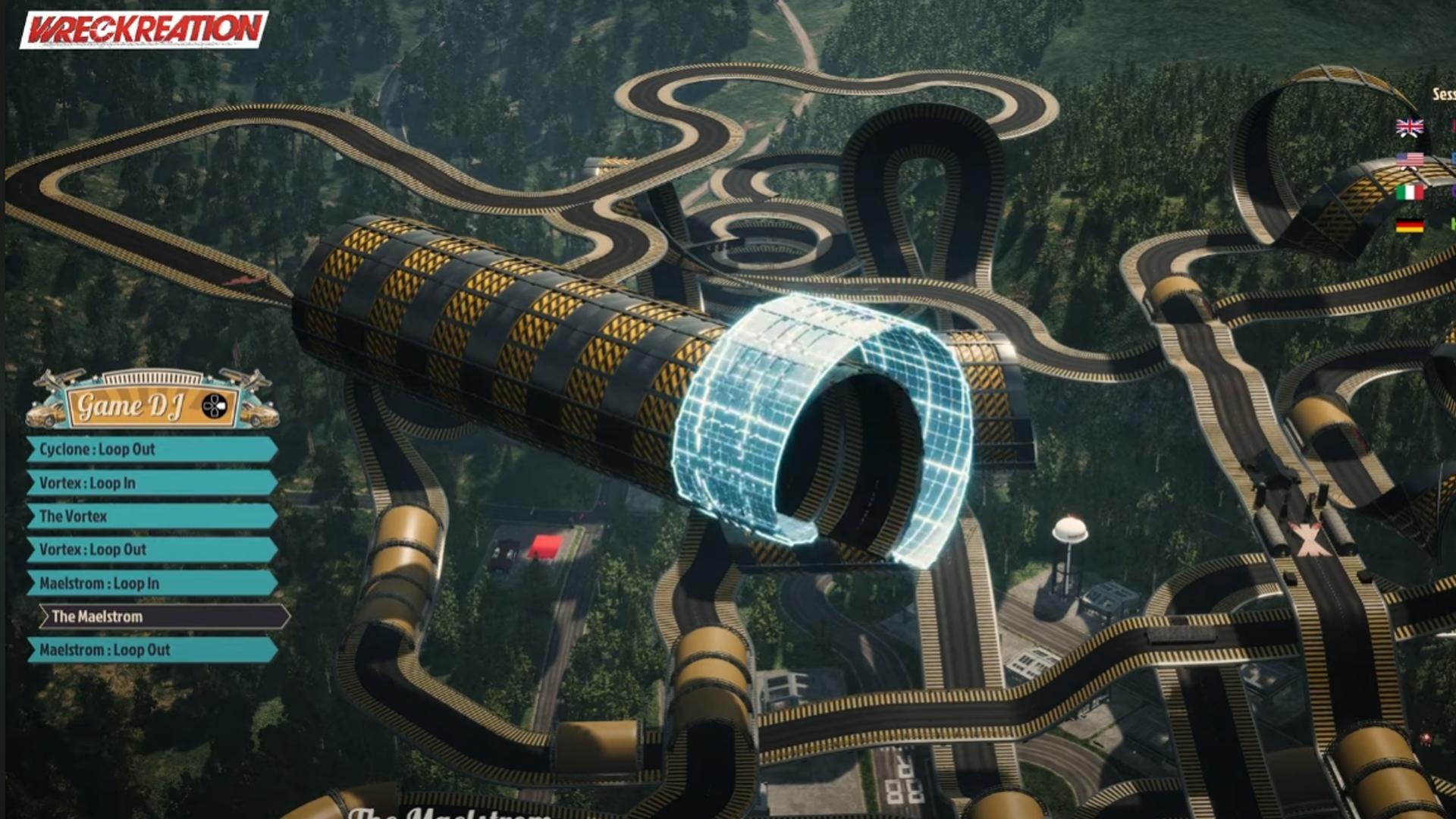Click the Maelstrom : Loop Out entry
The width and height of the screenshot is (1456, 819).
[102, 649]
